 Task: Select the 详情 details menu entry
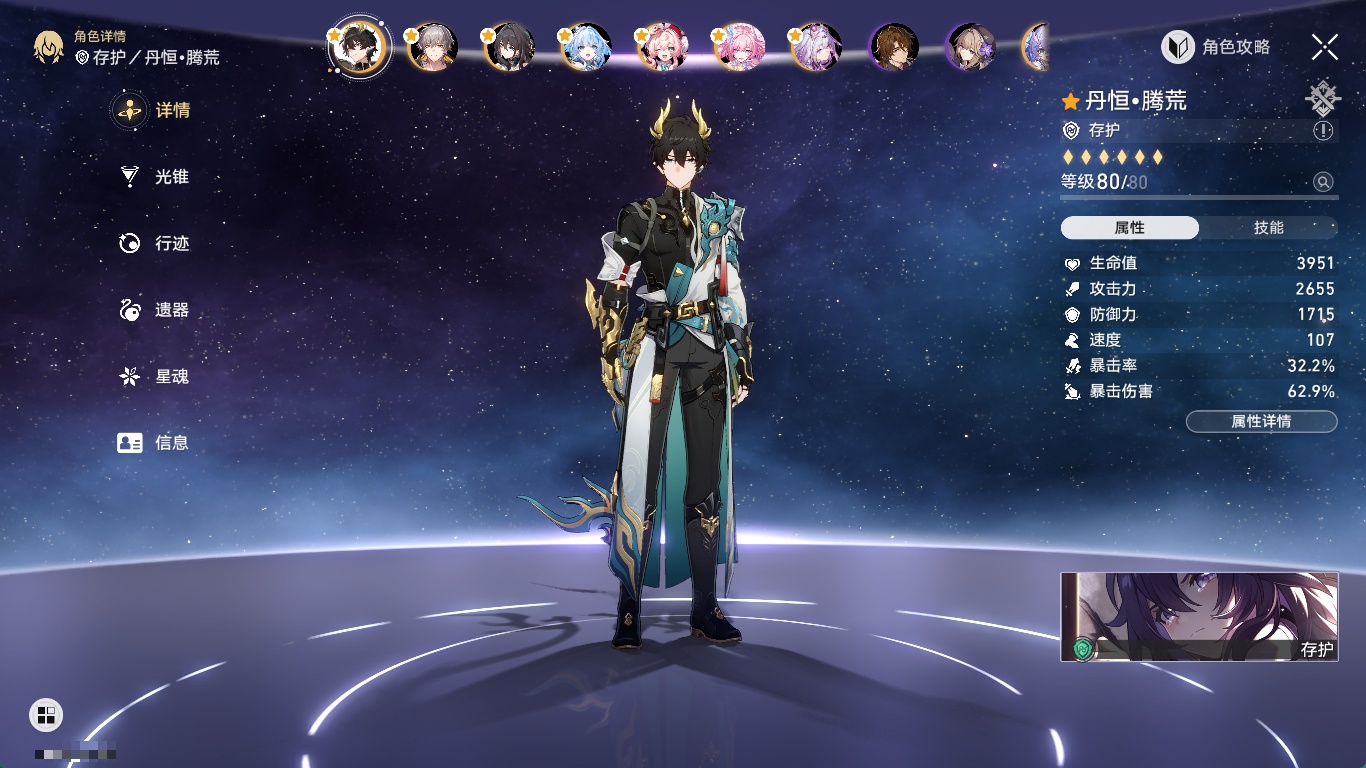[155, 110]
